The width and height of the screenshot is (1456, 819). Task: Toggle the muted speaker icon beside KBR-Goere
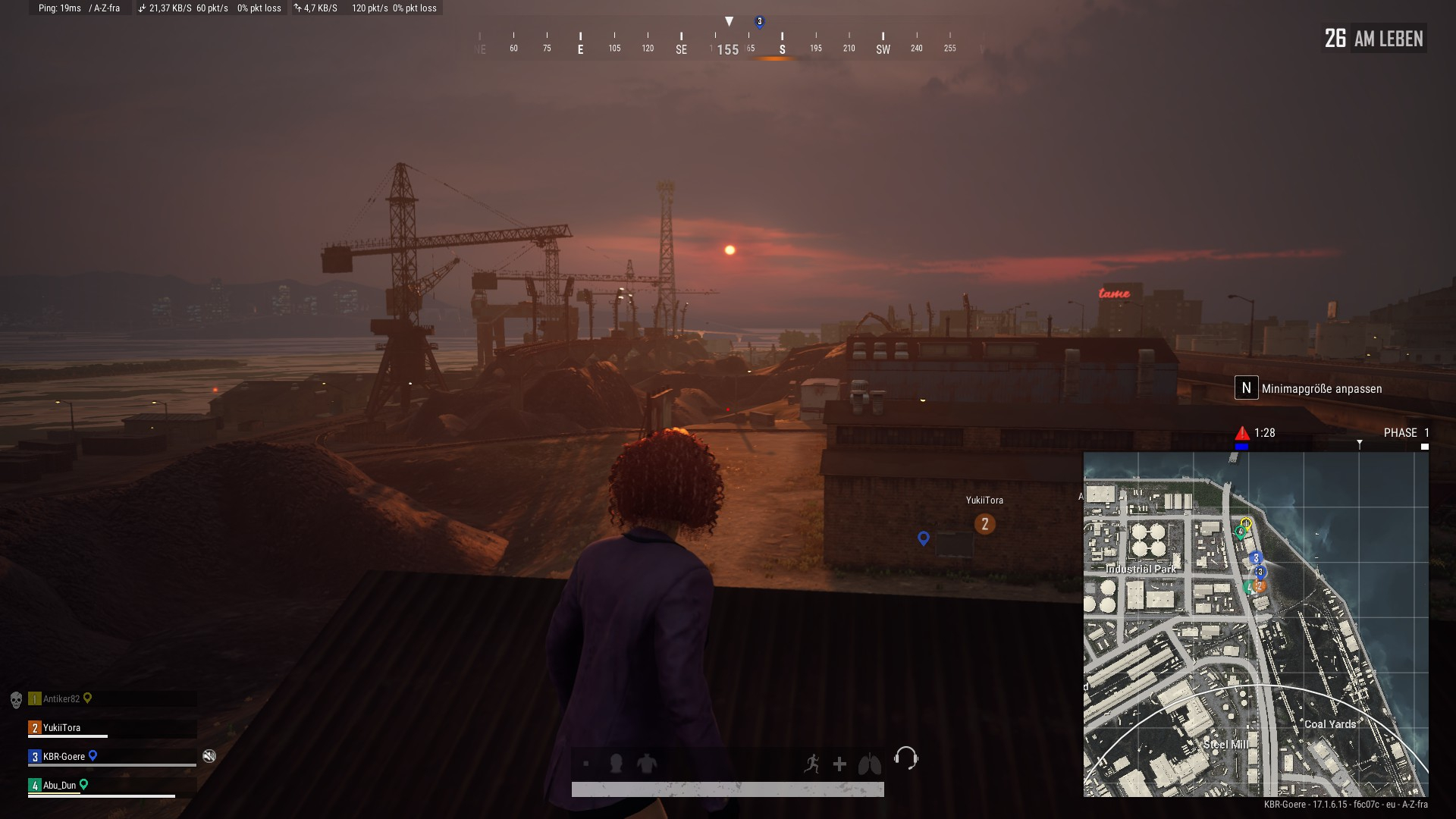coord(209,756)
